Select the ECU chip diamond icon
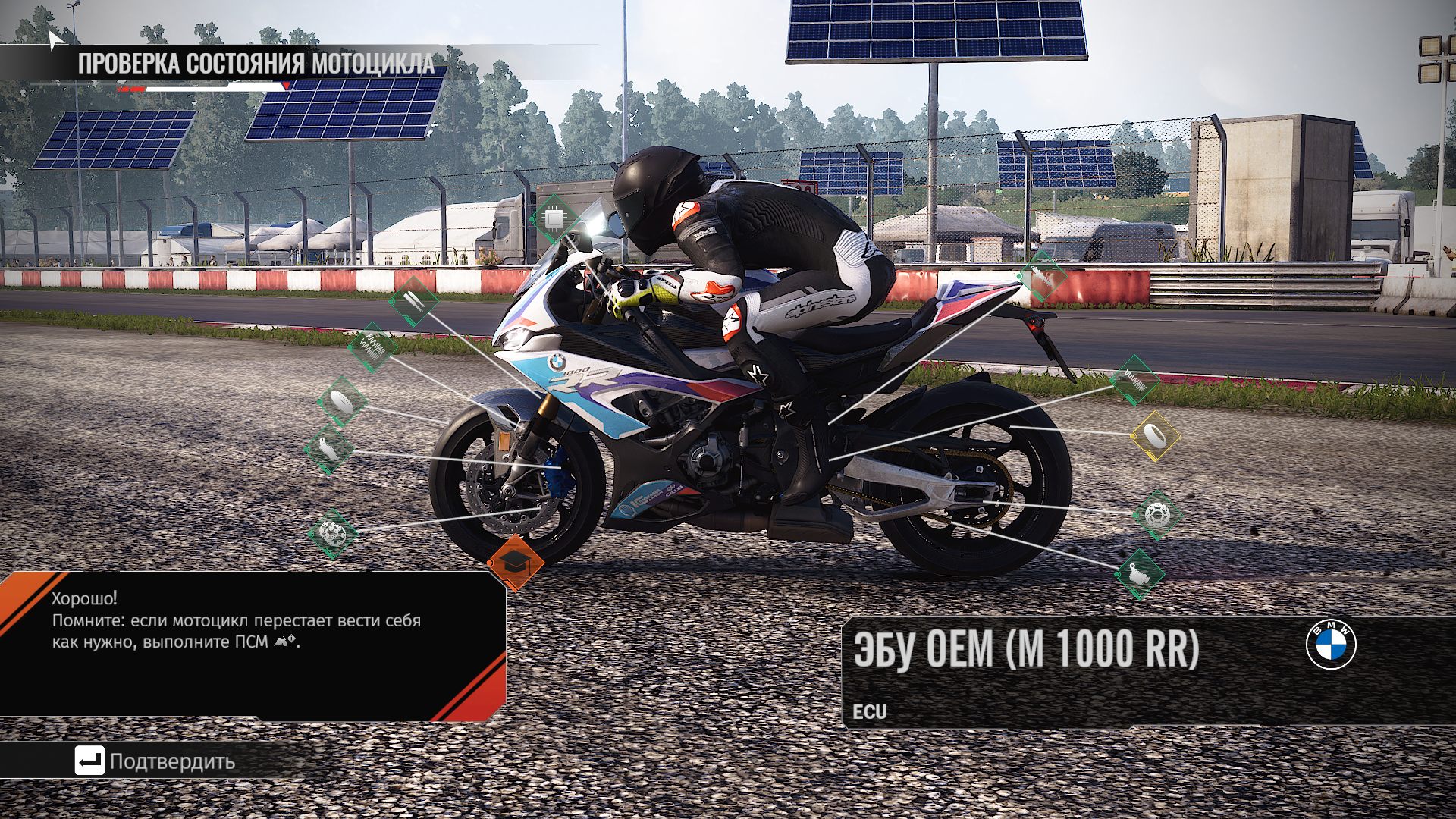This screenshot has width=1456, height=819. point(554,220)
